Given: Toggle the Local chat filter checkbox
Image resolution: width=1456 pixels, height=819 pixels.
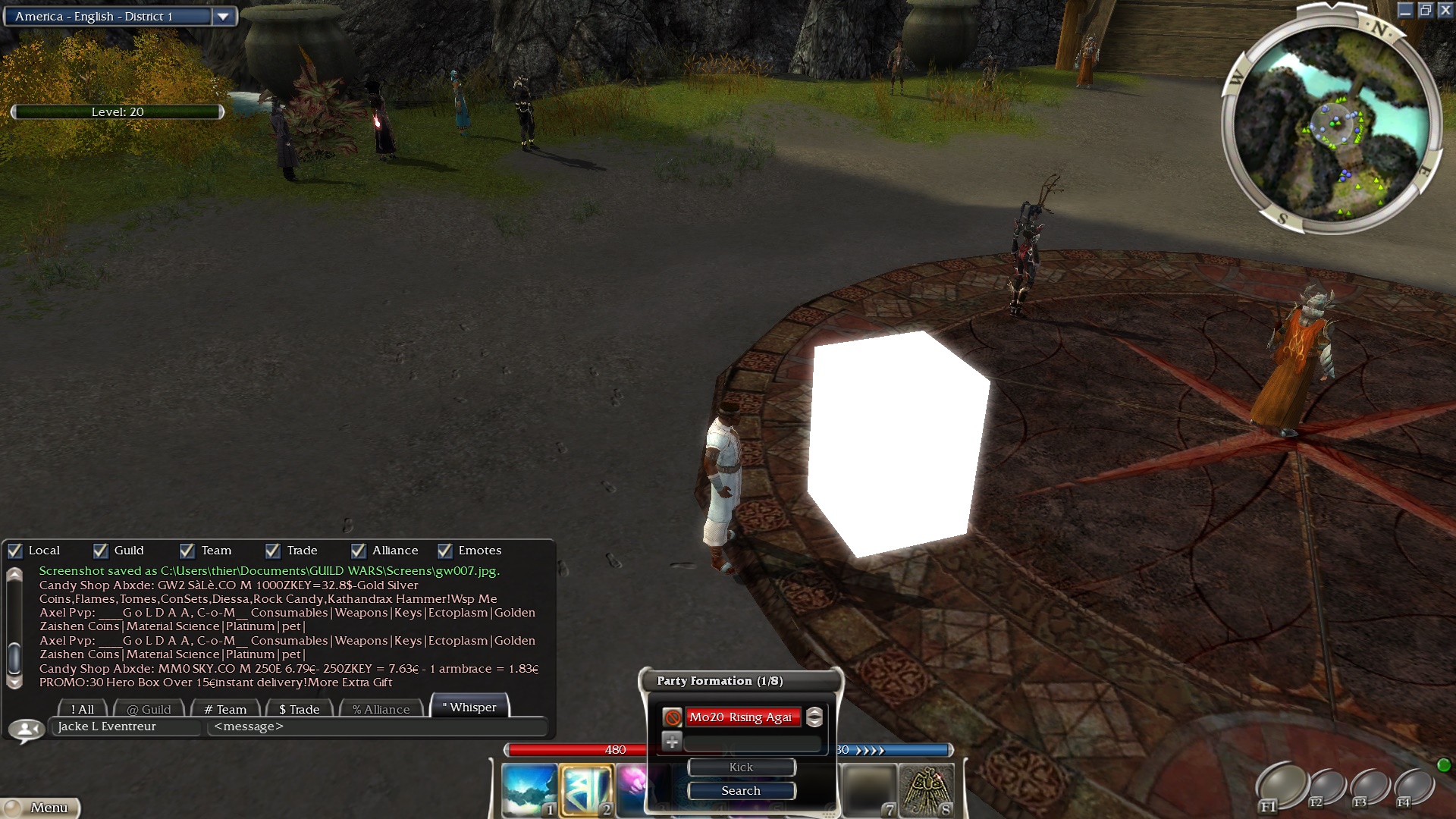Looking at the screenshot, I should (x=15, y=551).
